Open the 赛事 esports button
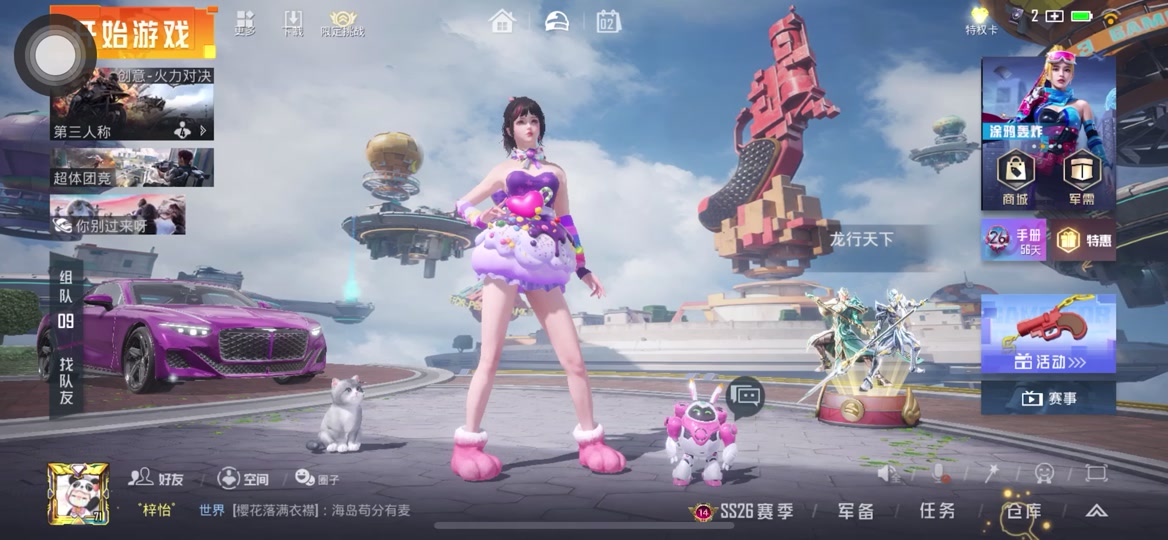The image size is (1168, 540). click(x=1048, y=398)
